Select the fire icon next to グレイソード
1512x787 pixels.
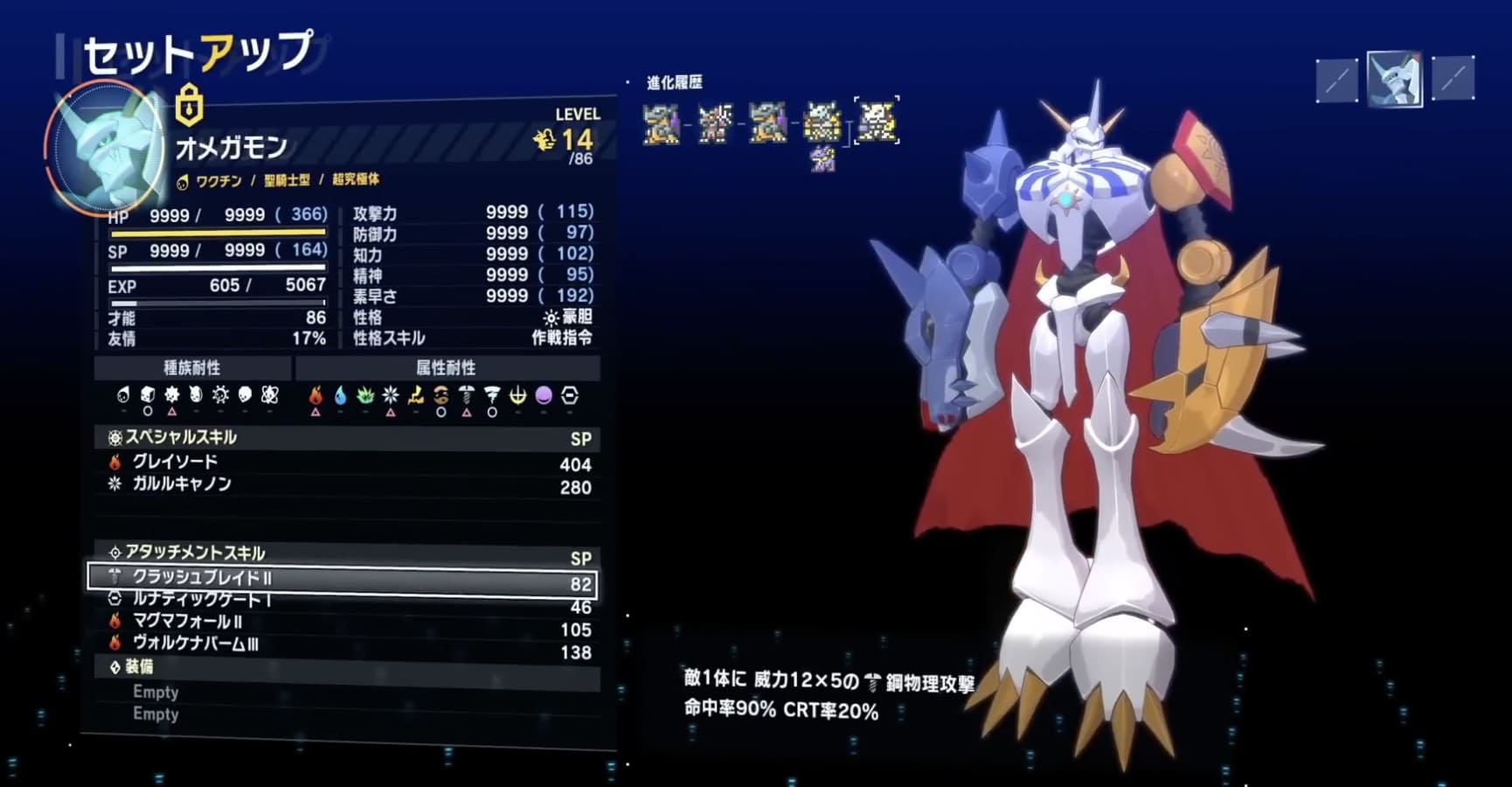(114, 463)
